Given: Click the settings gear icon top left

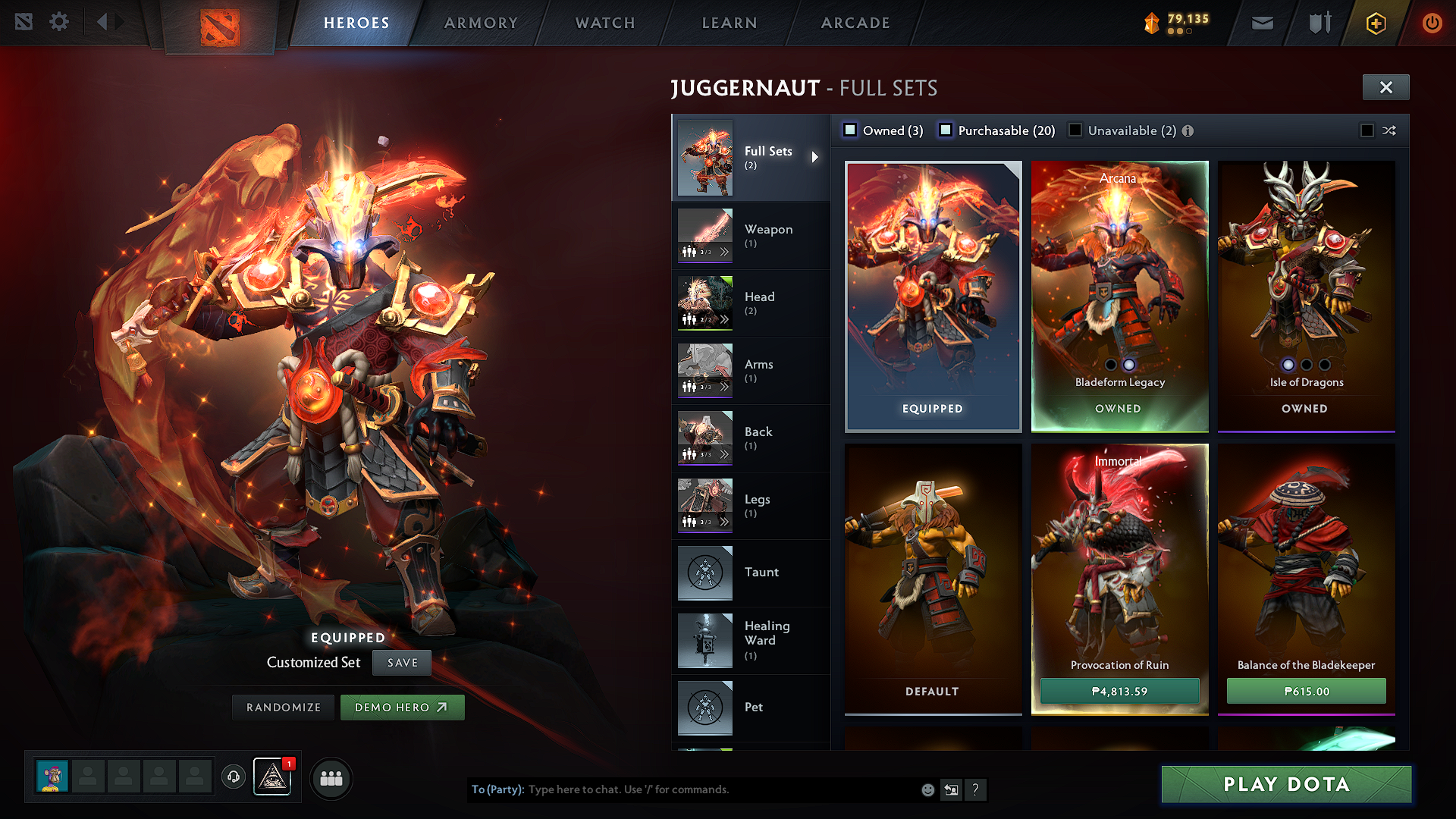Looking at the screenshot, I should click(59, 22).
